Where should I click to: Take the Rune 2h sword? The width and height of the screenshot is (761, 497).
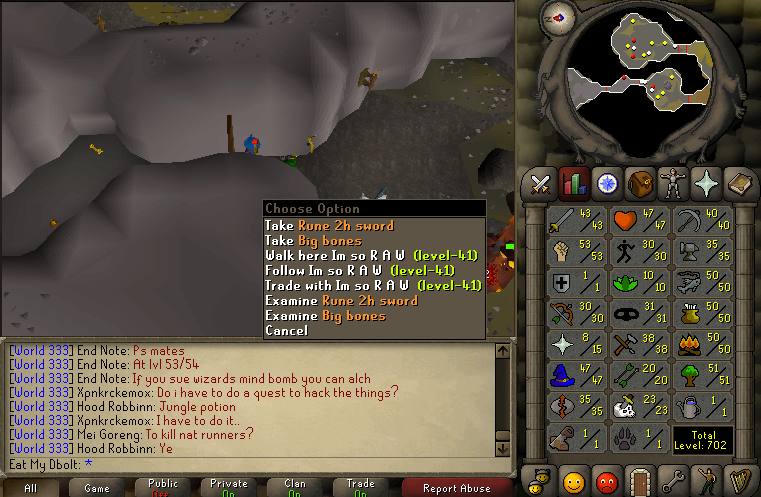tap(329, 226)
